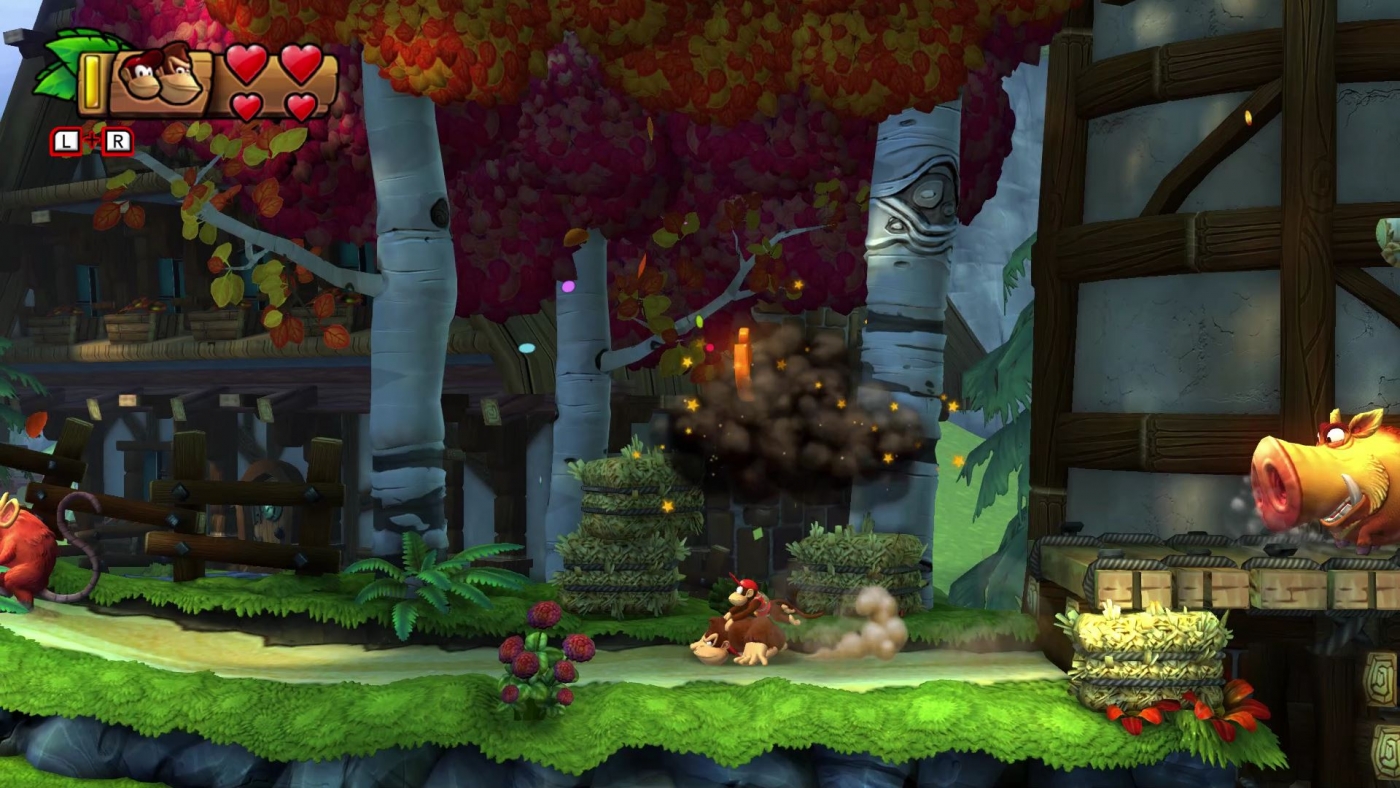Click the R shoulder button prompt icon
Image resolution: width=1400 pixels, height=788 pixels.
pyautogui.click(x=118, y=140)
